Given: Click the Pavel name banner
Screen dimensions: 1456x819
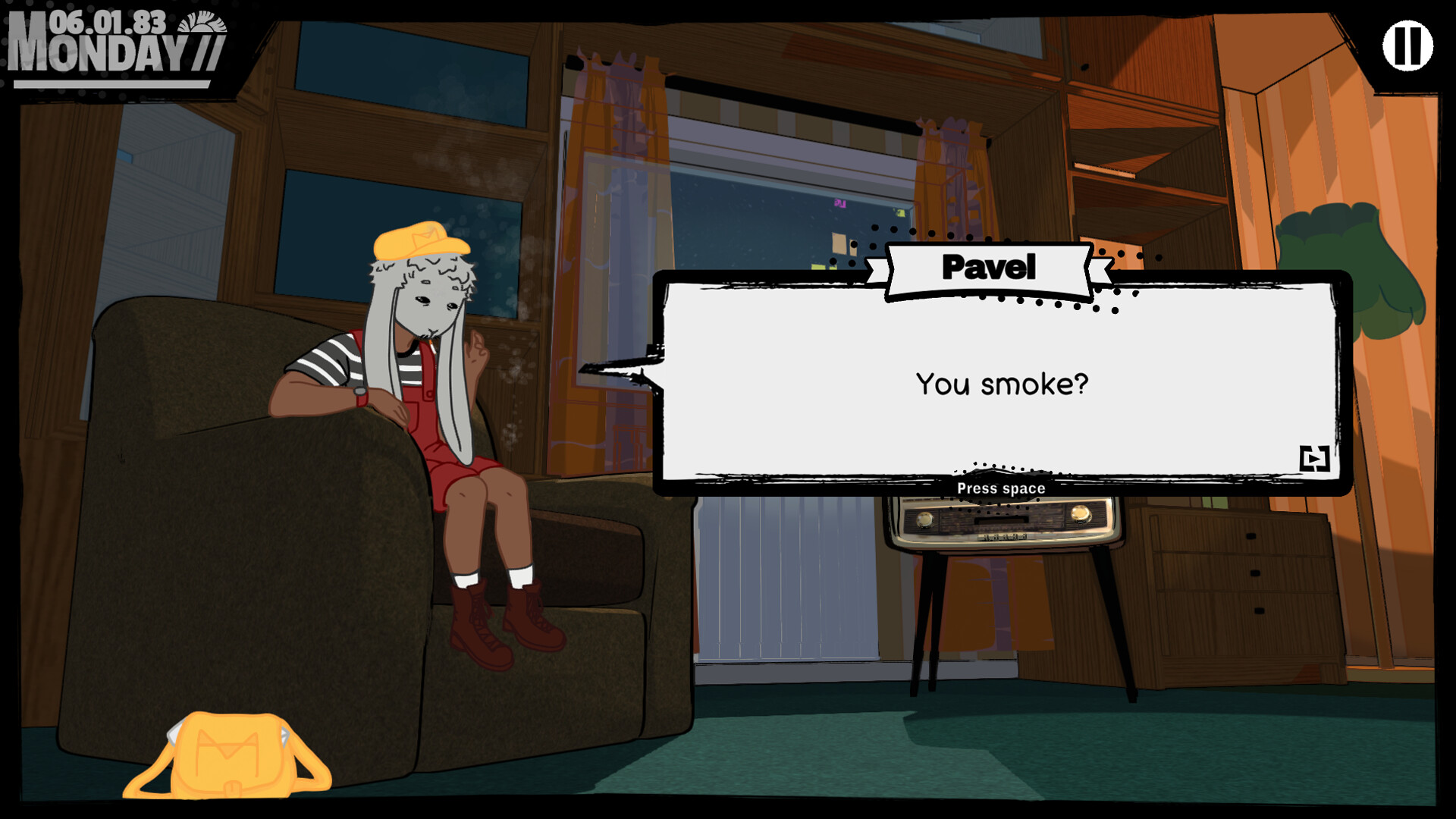Looking at the screenshot, I should tap(988, 267).
